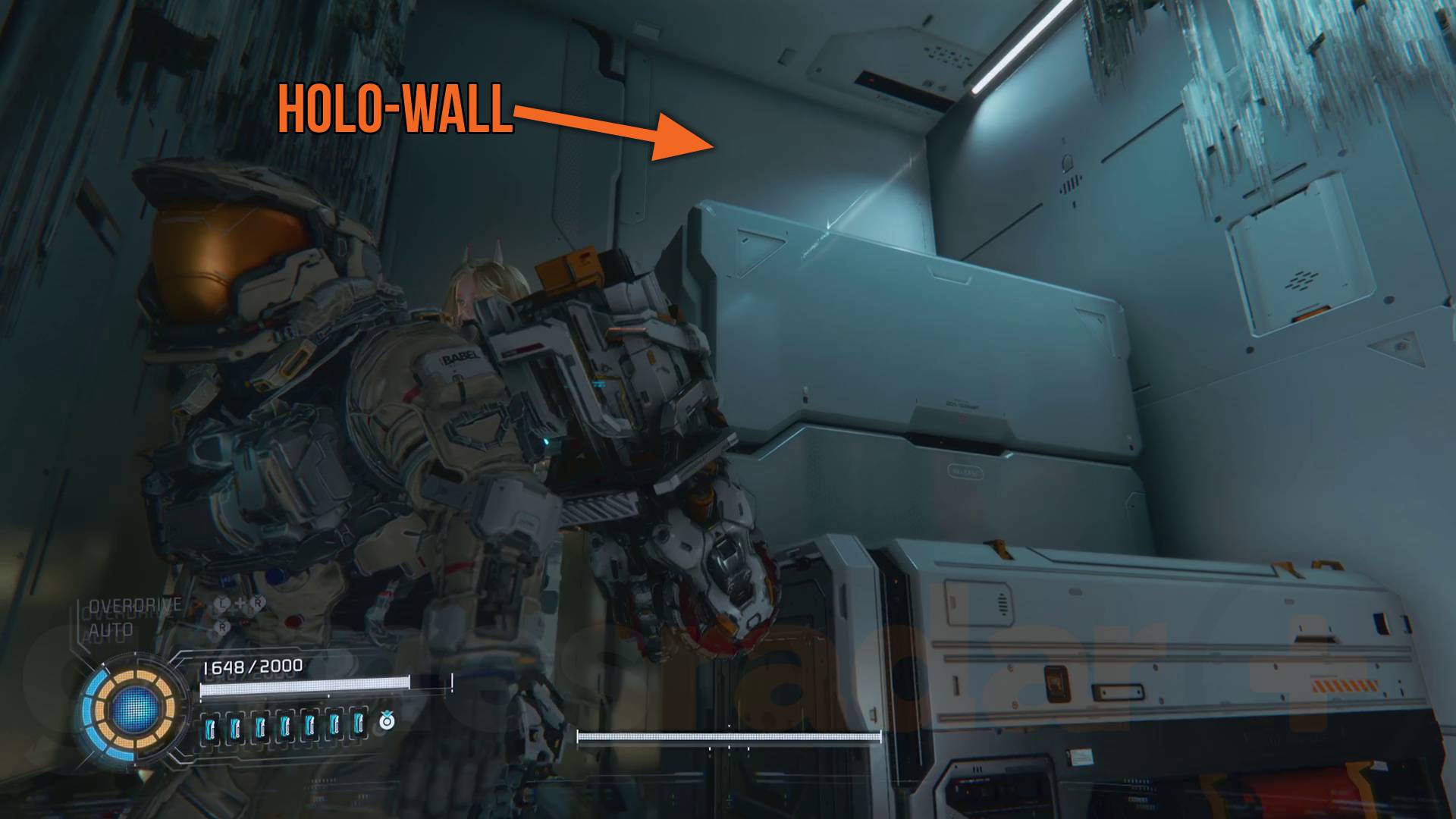The image size is (1456, 819).
Task: Click the medal icon after the battery cells
Action: [x=387, y=723]
